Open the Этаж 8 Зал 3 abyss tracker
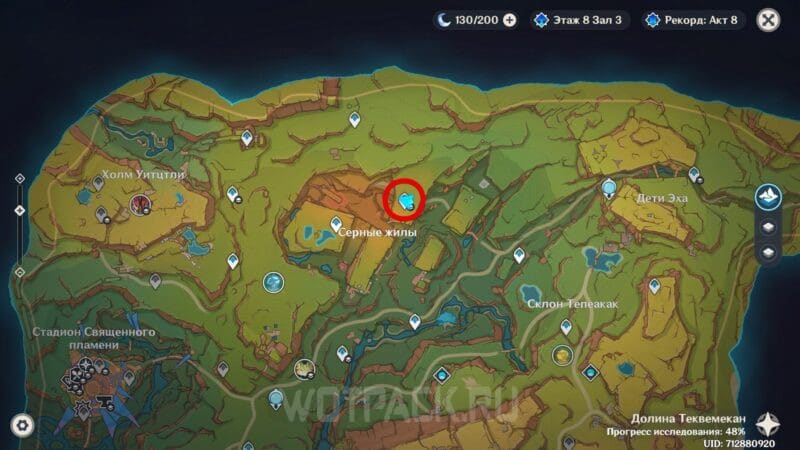Image resolution: width=800 pixels, height=450 pixels. [580, 19]
